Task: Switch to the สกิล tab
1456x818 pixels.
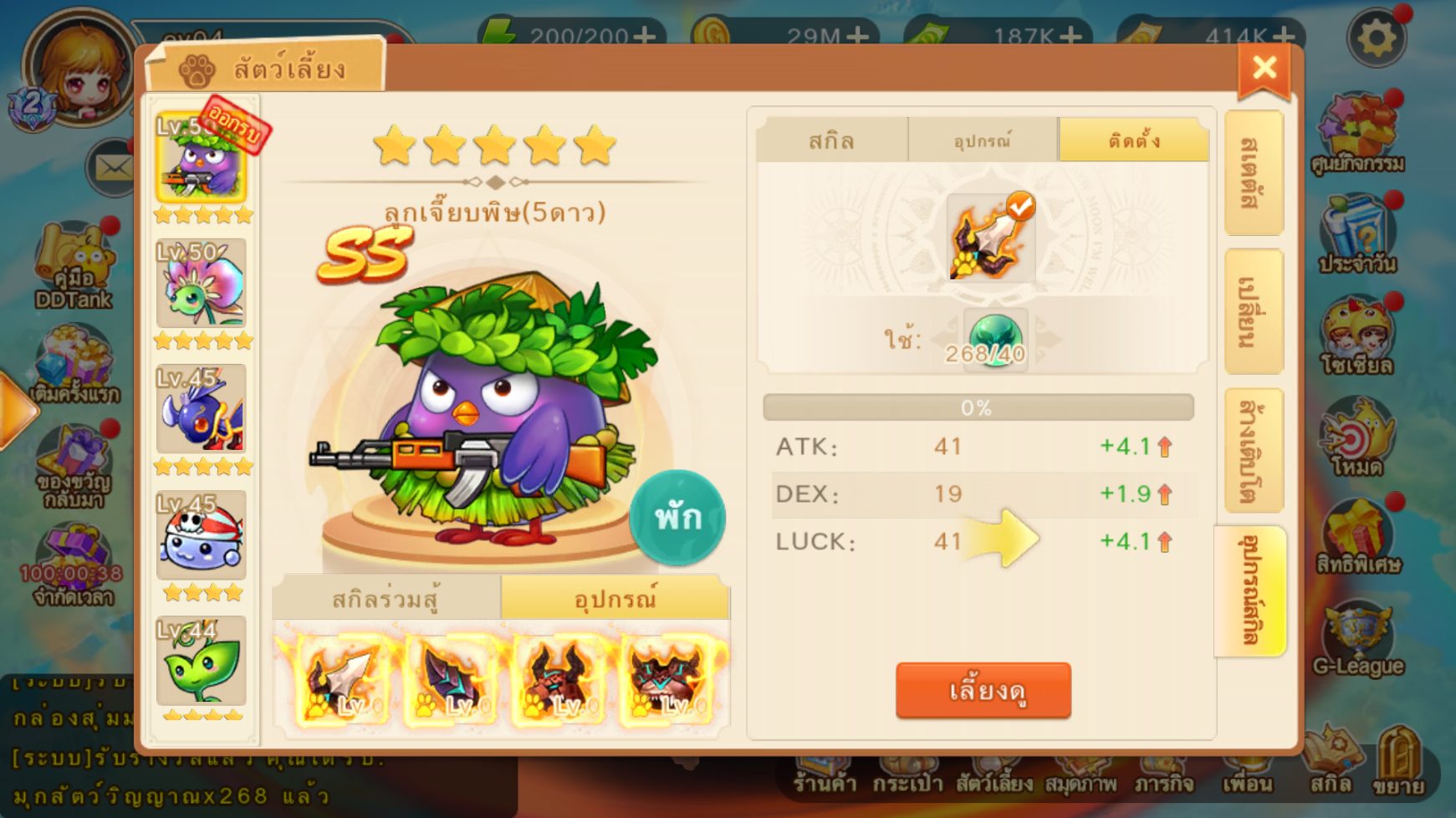Action: point(831,140)
